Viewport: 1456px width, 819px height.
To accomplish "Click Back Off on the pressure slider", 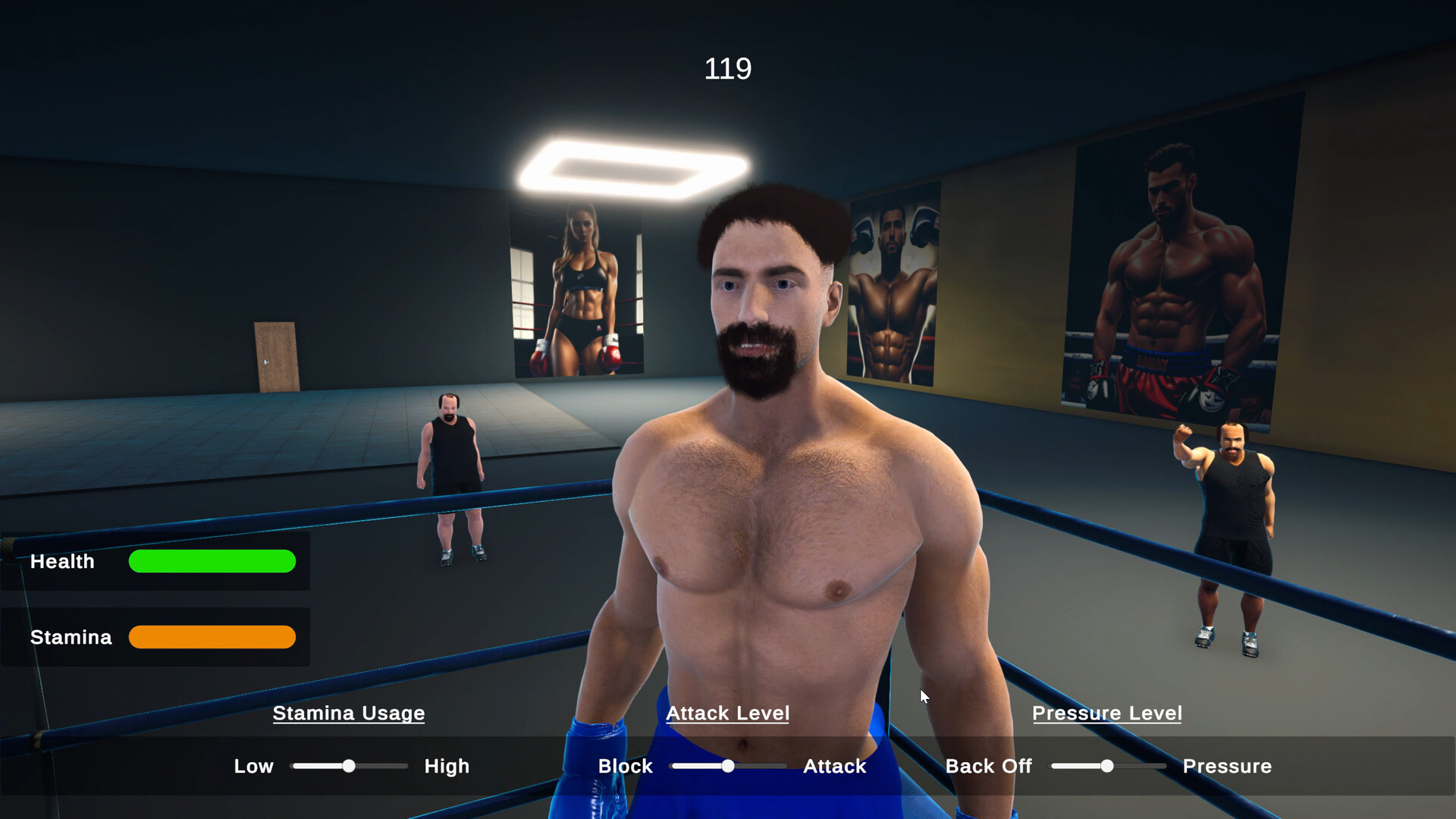I will tap(988, 766).
